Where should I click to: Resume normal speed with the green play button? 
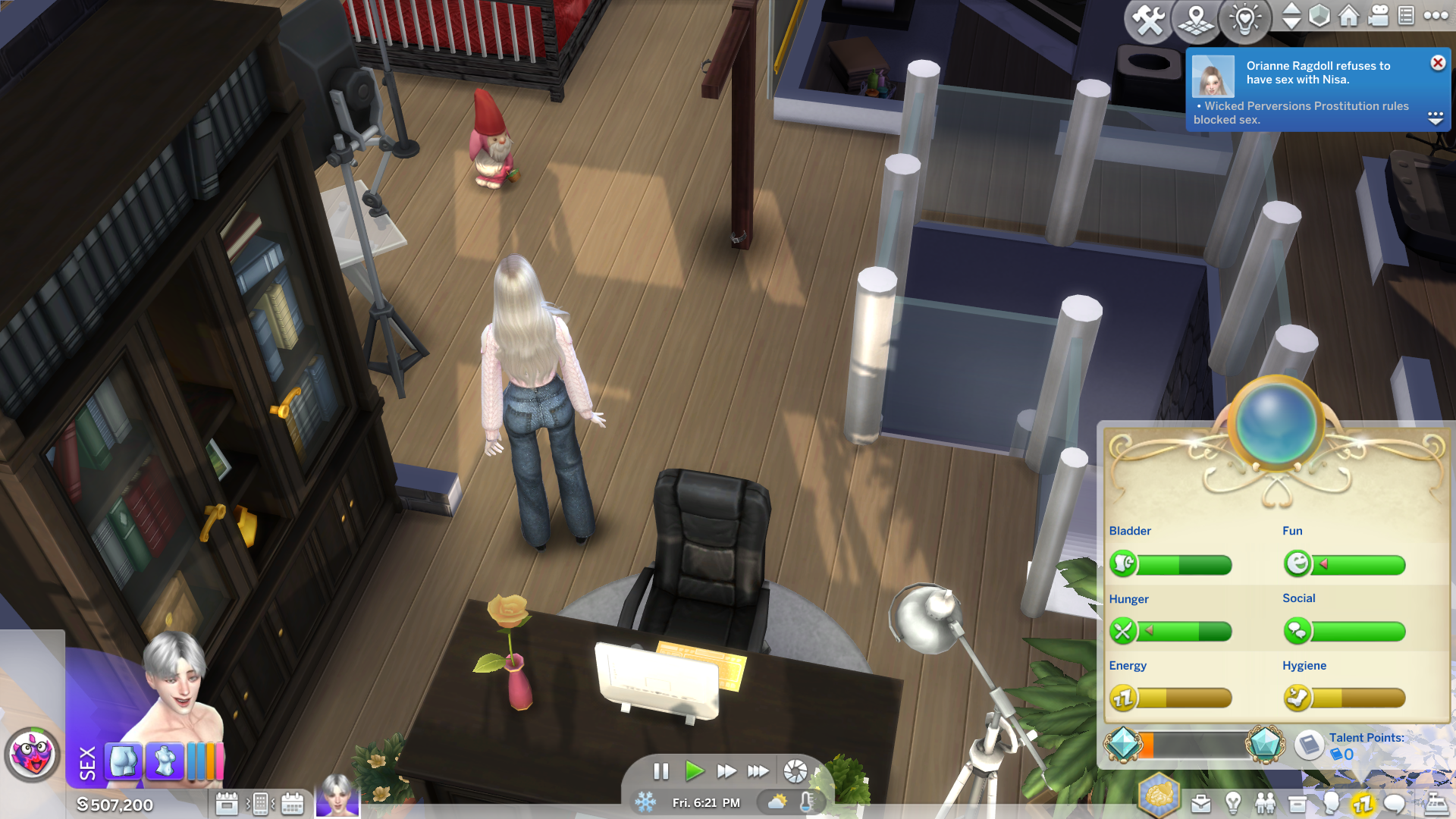pos(694,771)
